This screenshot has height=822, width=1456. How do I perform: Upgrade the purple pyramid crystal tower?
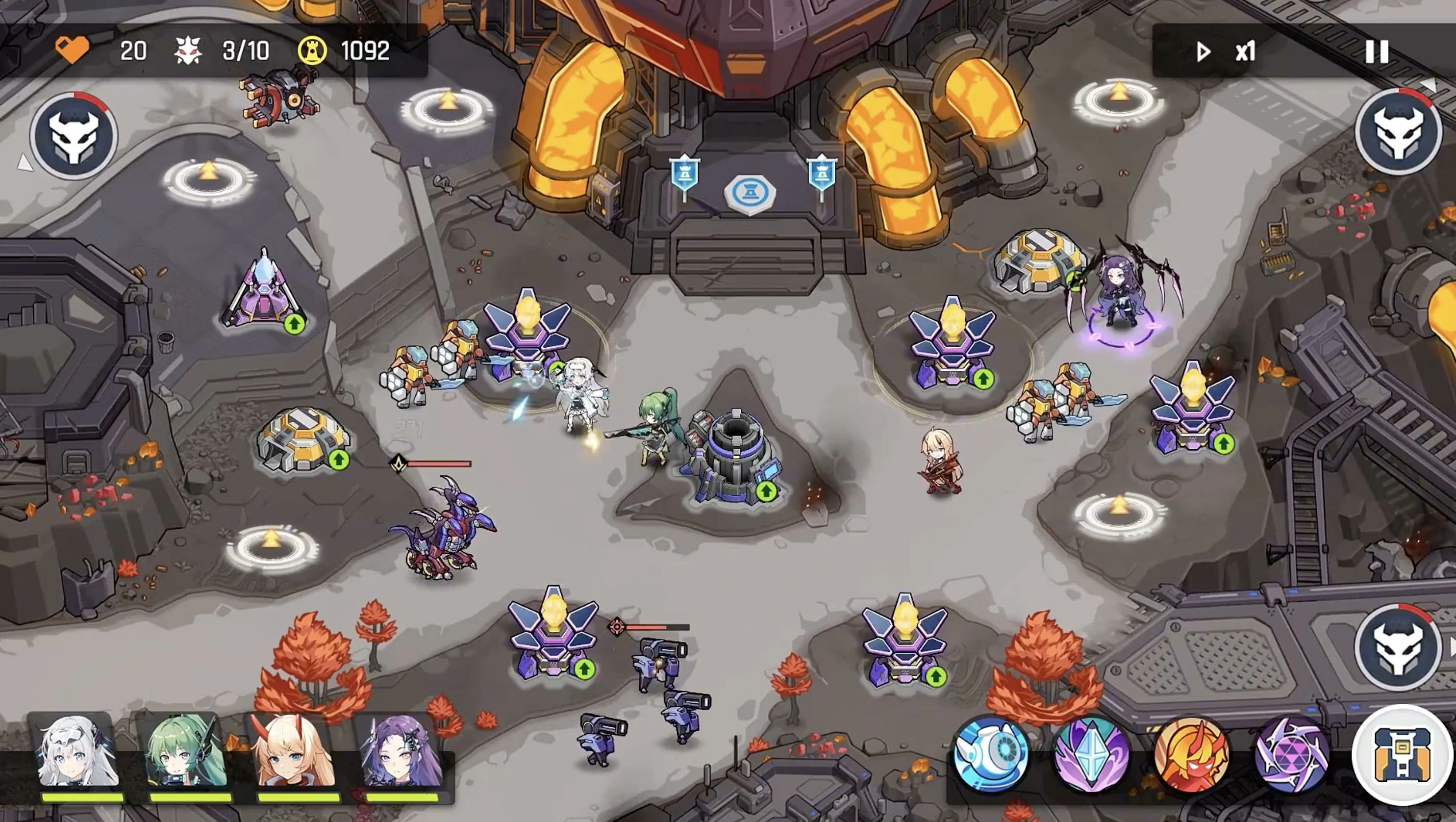click(x=294, y=324)
